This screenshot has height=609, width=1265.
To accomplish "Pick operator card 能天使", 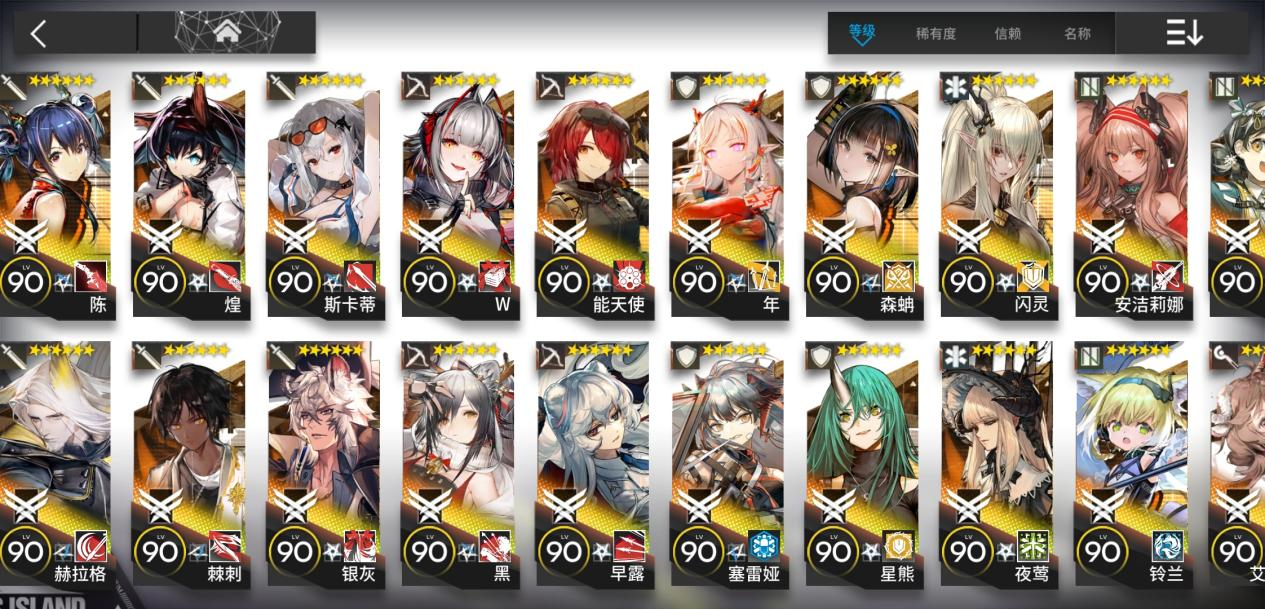I will point(592,190).
